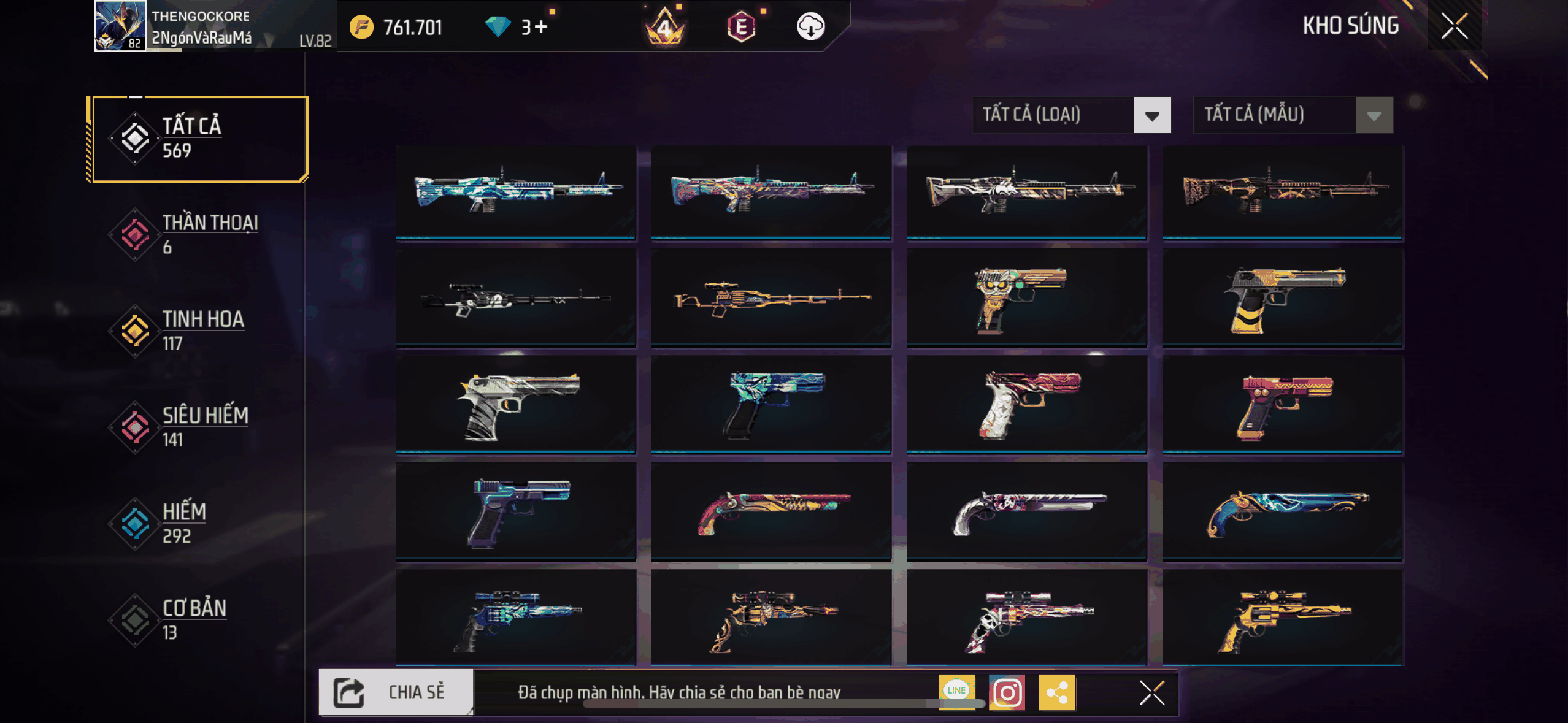Pick the yellow scoped revolver skin
This screenshot has width=1568, height=723.
(1282, 618)
